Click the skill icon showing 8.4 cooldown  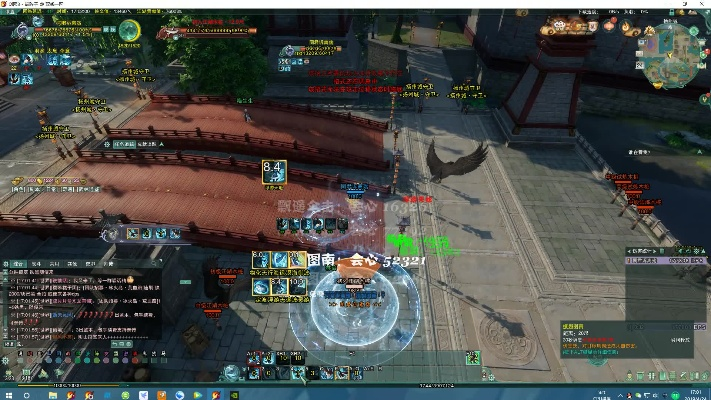click(273, 171)
